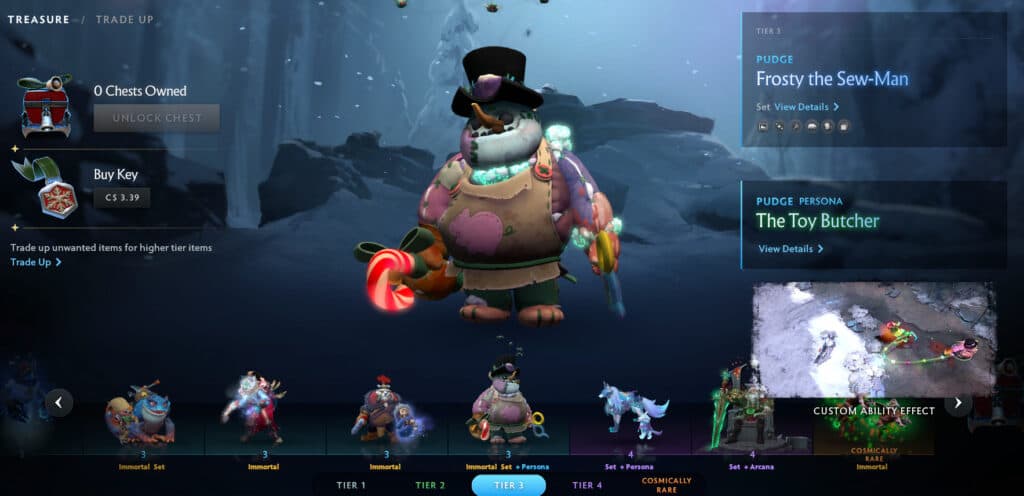
Task: Switch to the Cosmically Rare tab
Action: 666,485
